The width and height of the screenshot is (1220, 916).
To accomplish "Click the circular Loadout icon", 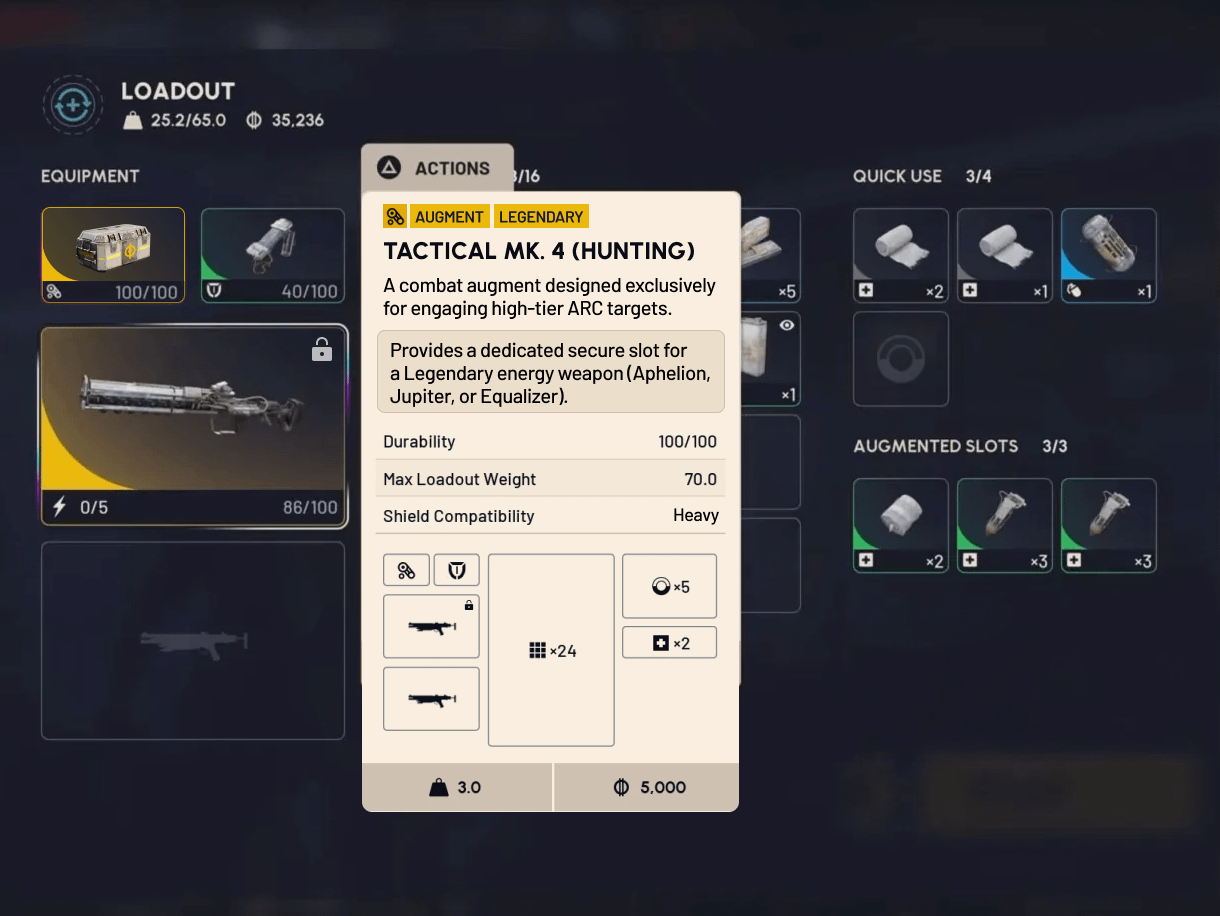I will 73,104.
